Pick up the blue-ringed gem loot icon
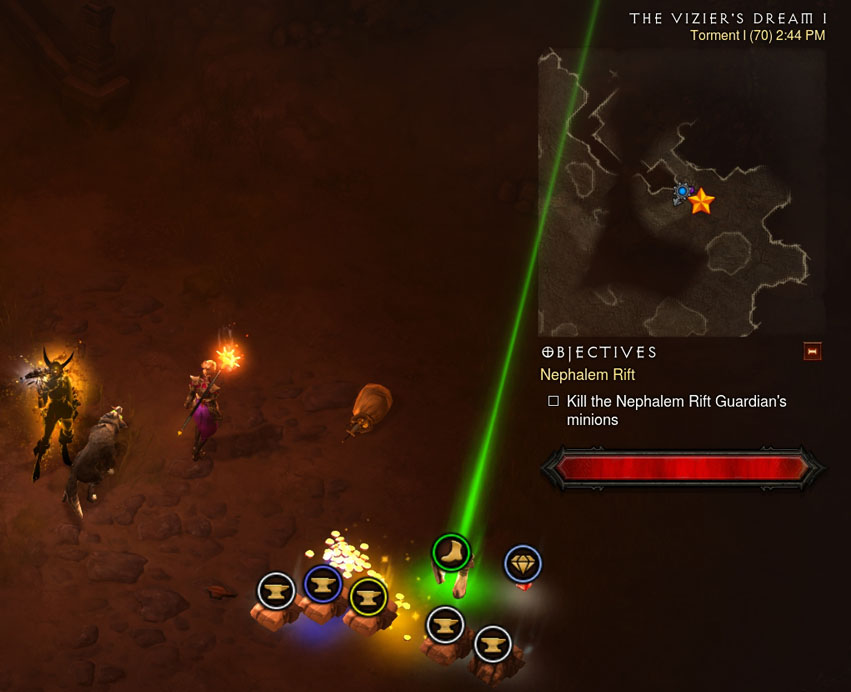 [522, 564]
